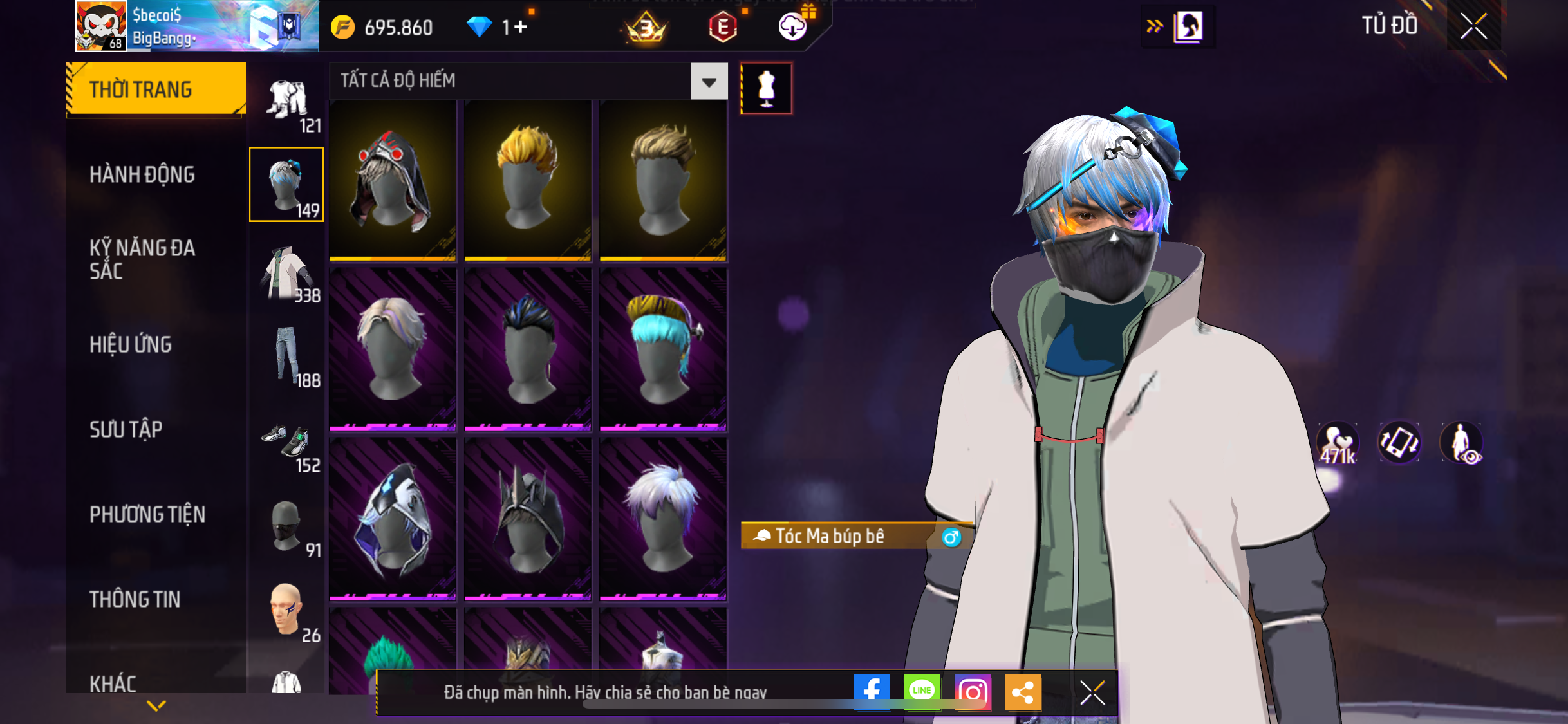Open the Sưu Tập section
This screenshot has width=1568, height=724.
[126, 429]
